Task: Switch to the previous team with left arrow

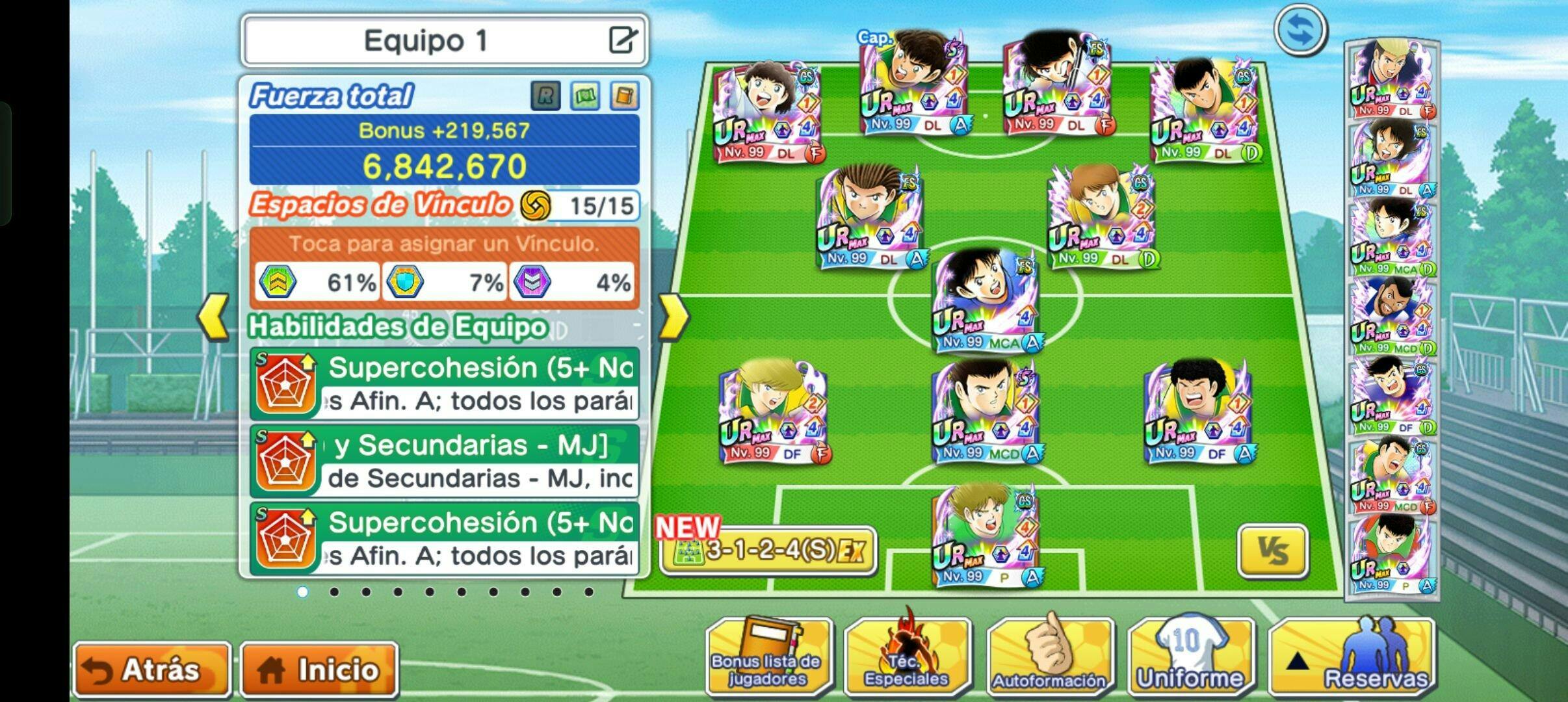Action: pyautogui.click(x=213, y=317)
